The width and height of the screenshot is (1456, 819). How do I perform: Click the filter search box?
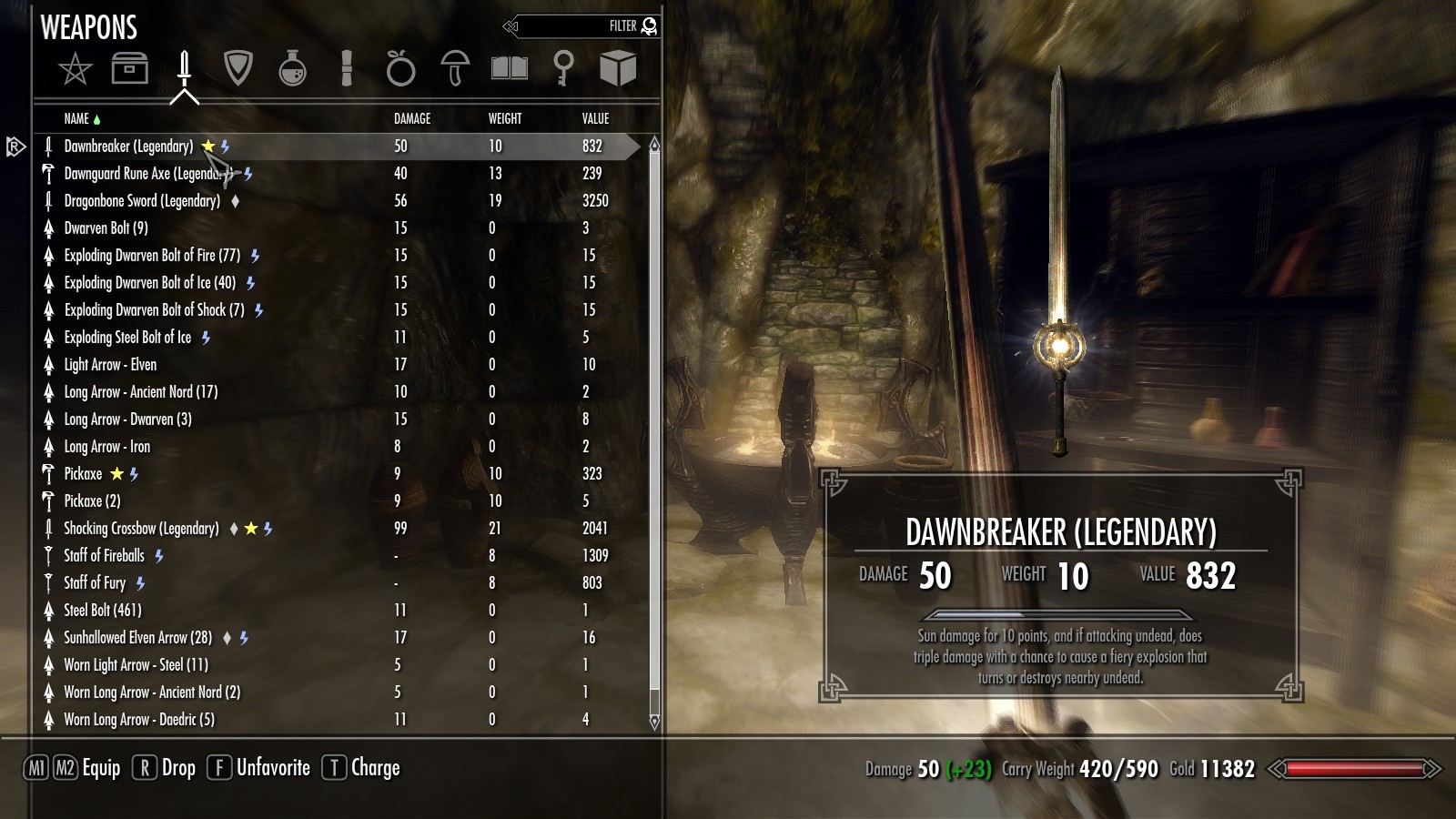click(582, 26)
